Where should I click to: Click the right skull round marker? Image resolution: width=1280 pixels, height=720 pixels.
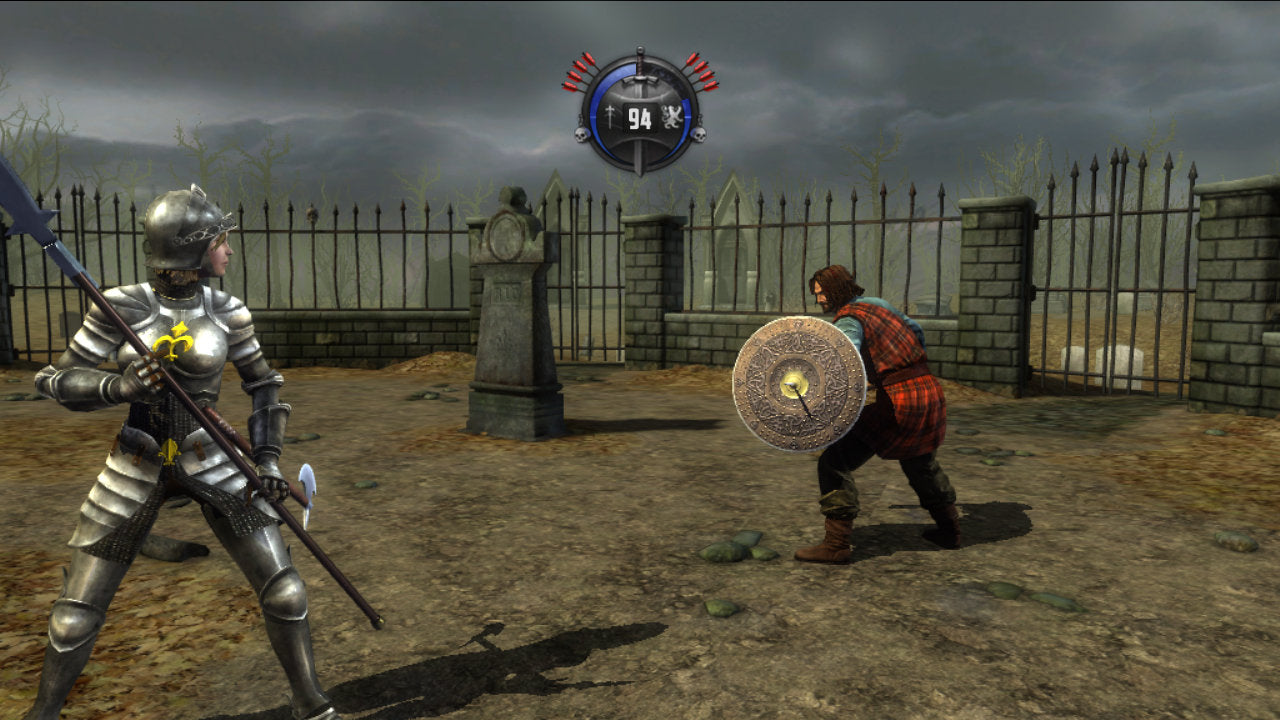point(698,134)
